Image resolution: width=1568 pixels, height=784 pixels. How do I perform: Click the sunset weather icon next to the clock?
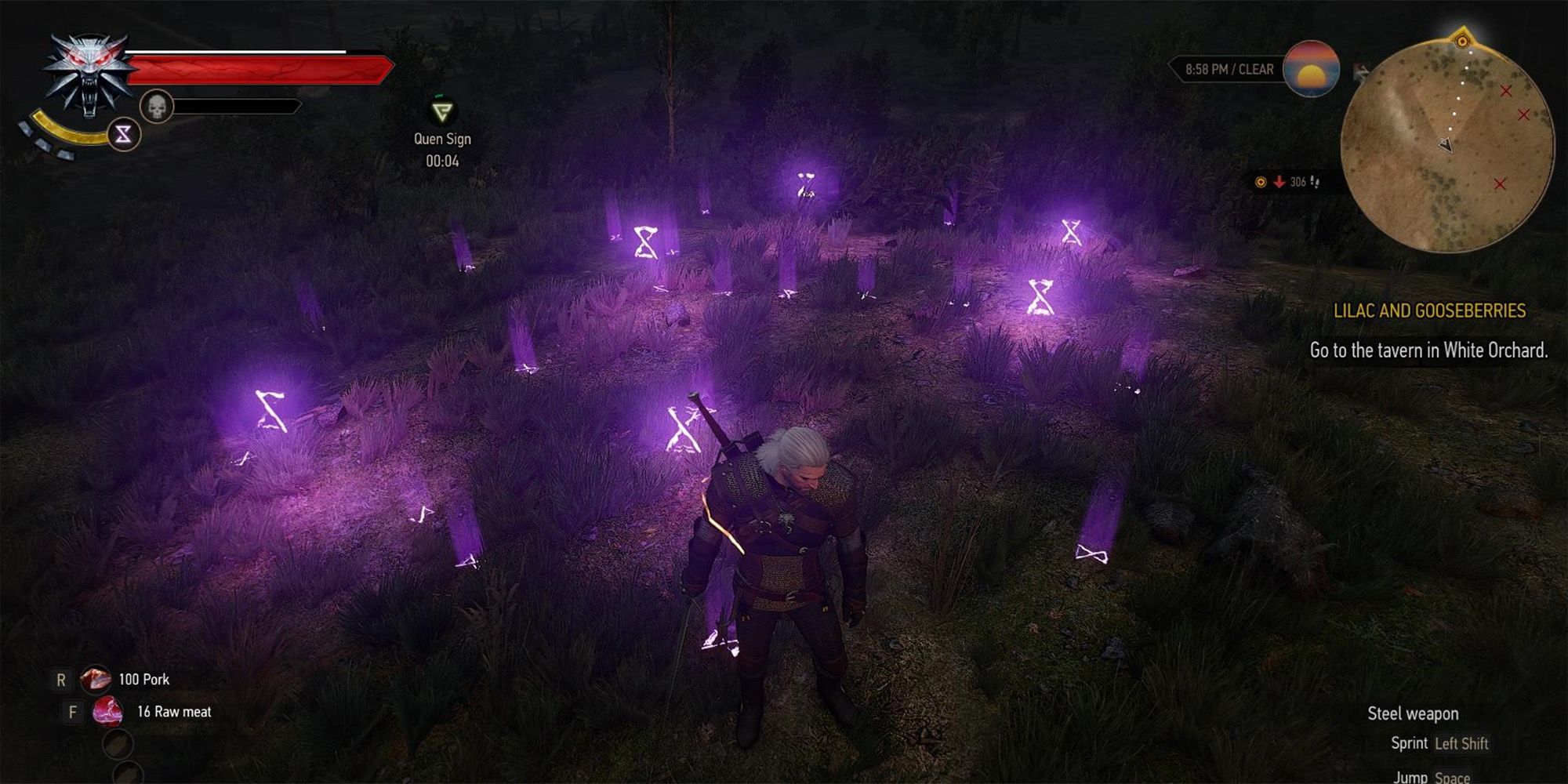(x=1310, y=70)
